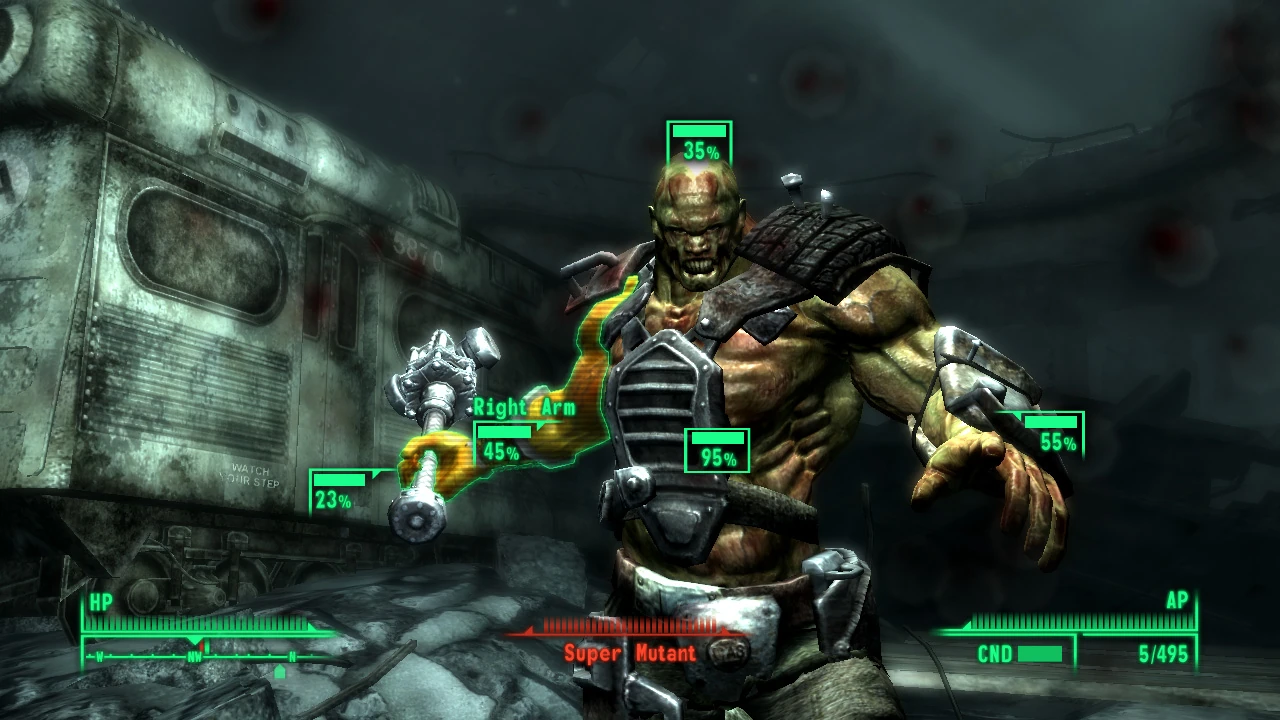This screenshot has height=720, width=1280.
Task: Click the HP label in the lower left
Action: (101, 601)
